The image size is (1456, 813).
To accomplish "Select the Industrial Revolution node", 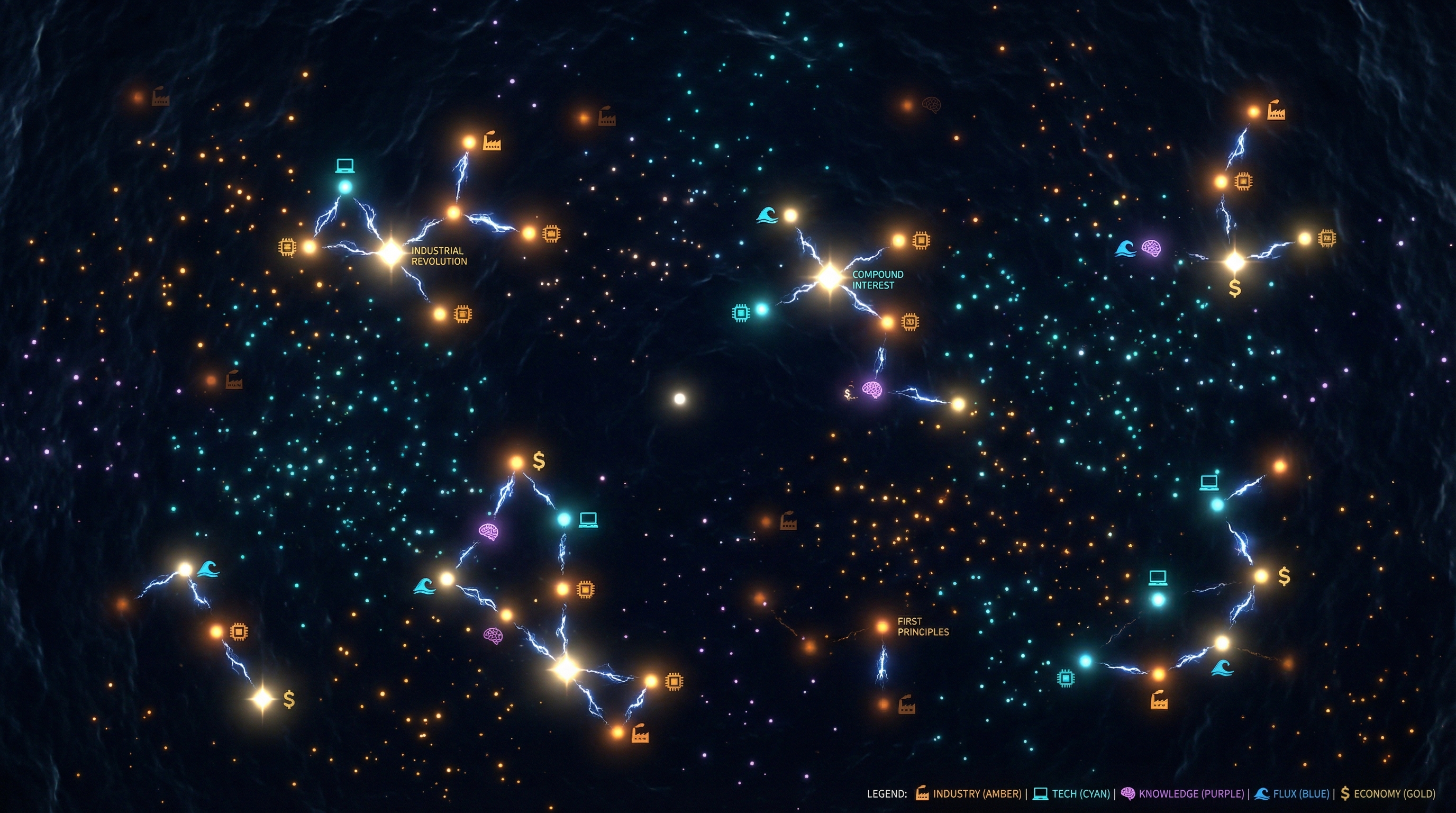I will point(390,254).
